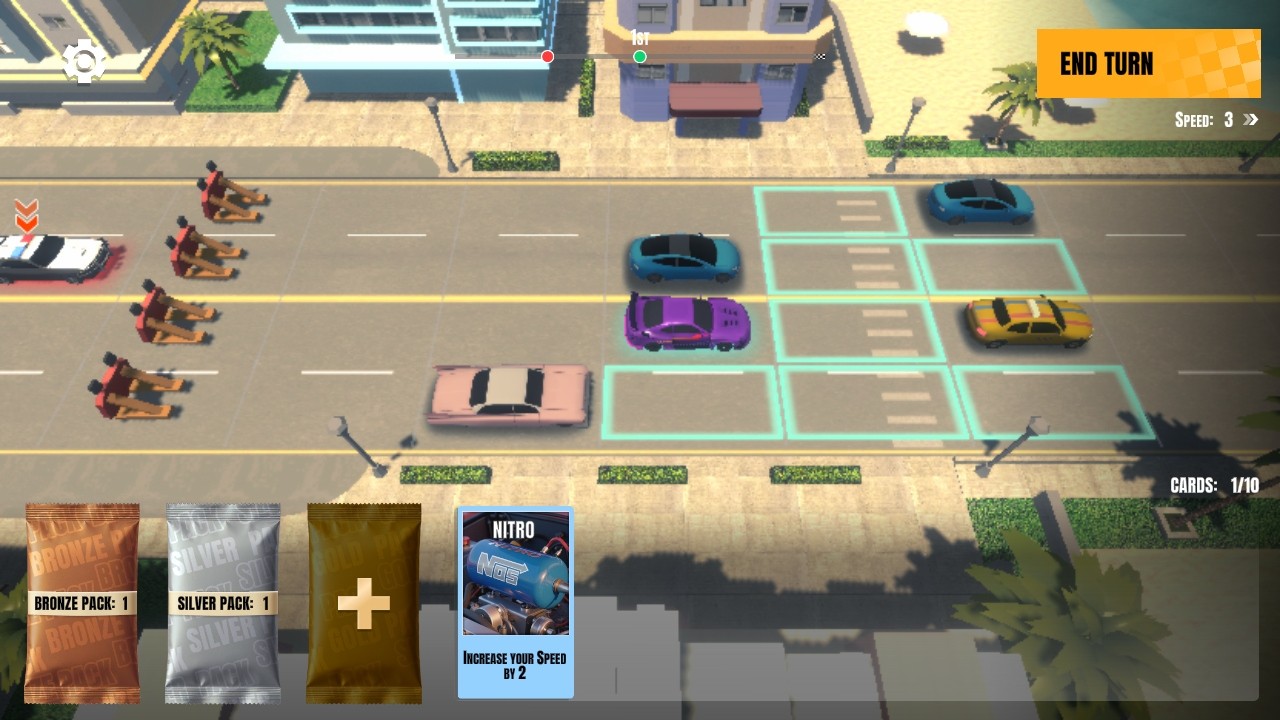
Task: Click the Increase your Speed by 2 text
Action: pos(515,664)
